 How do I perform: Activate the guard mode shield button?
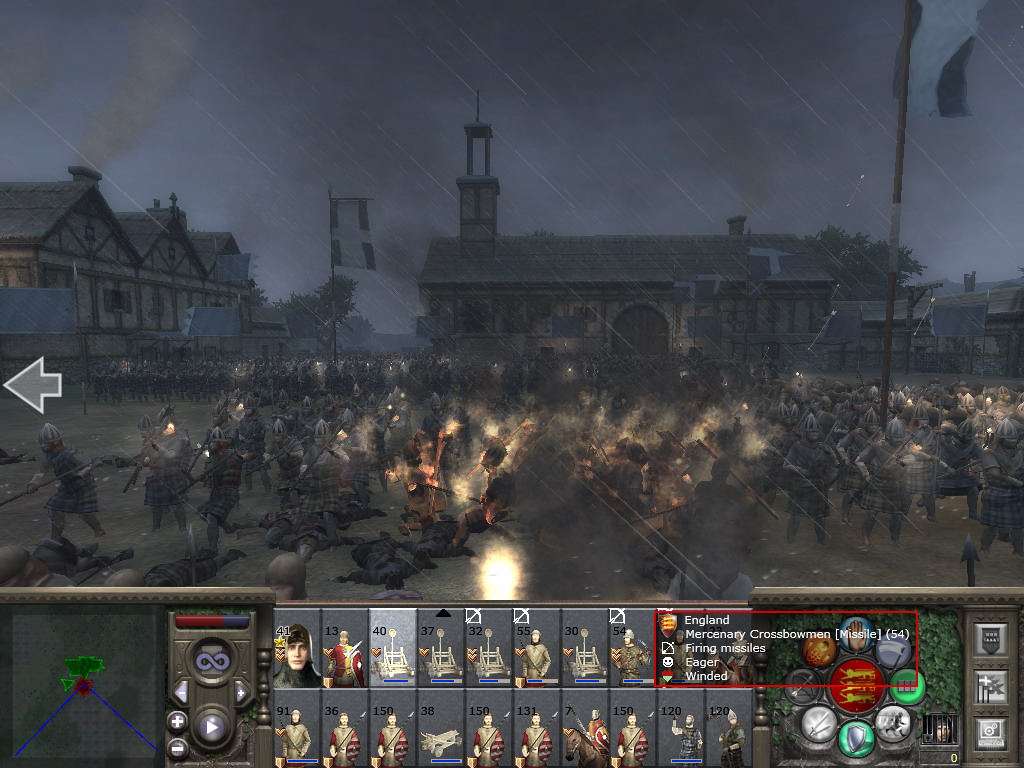pos(857,738)
